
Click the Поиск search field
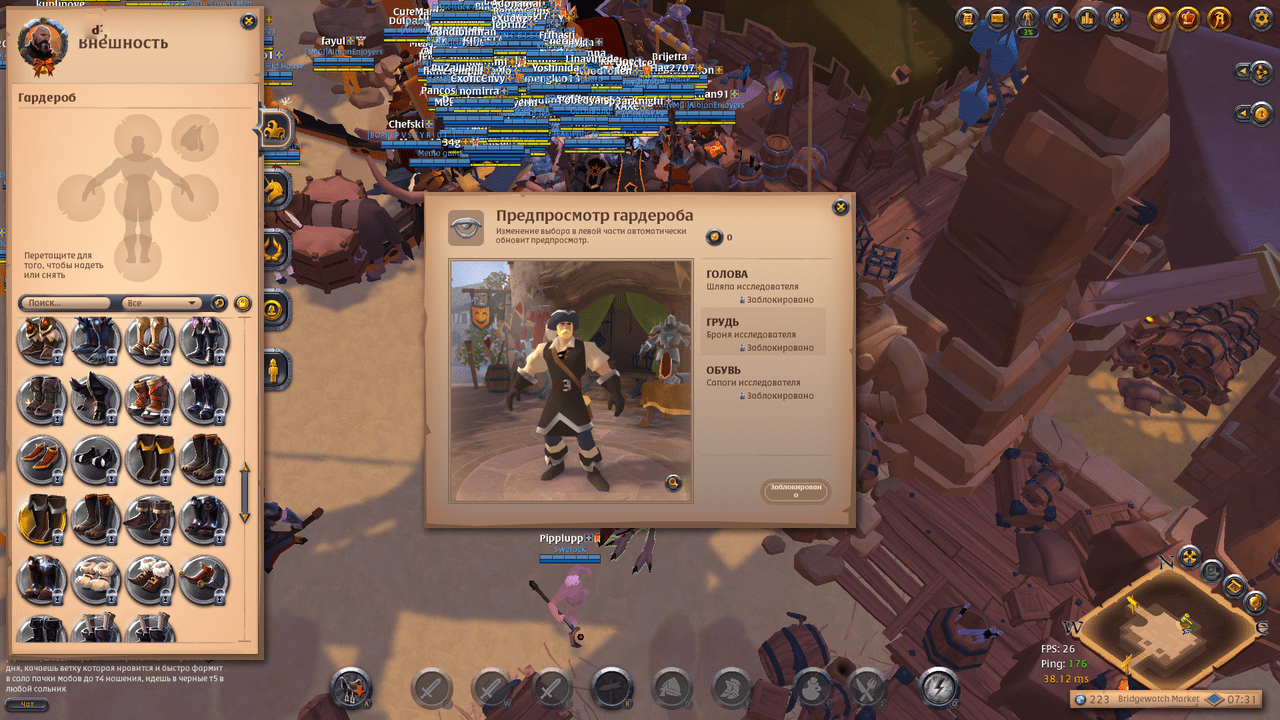point(66,303)
